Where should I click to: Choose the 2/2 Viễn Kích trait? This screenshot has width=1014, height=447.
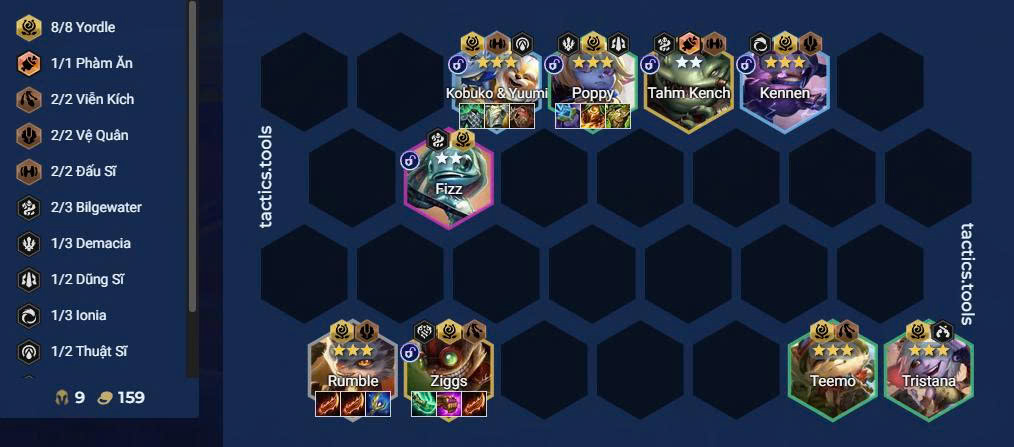tap(89, 99)
